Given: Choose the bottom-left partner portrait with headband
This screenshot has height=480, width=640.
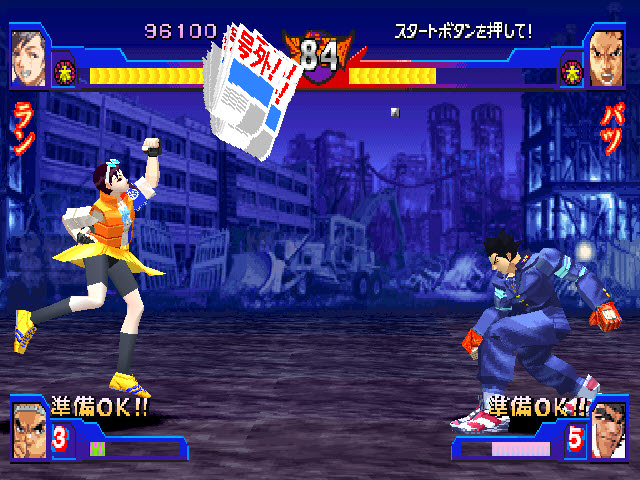Looking at the screenshot, I should [x=29, y=427].
